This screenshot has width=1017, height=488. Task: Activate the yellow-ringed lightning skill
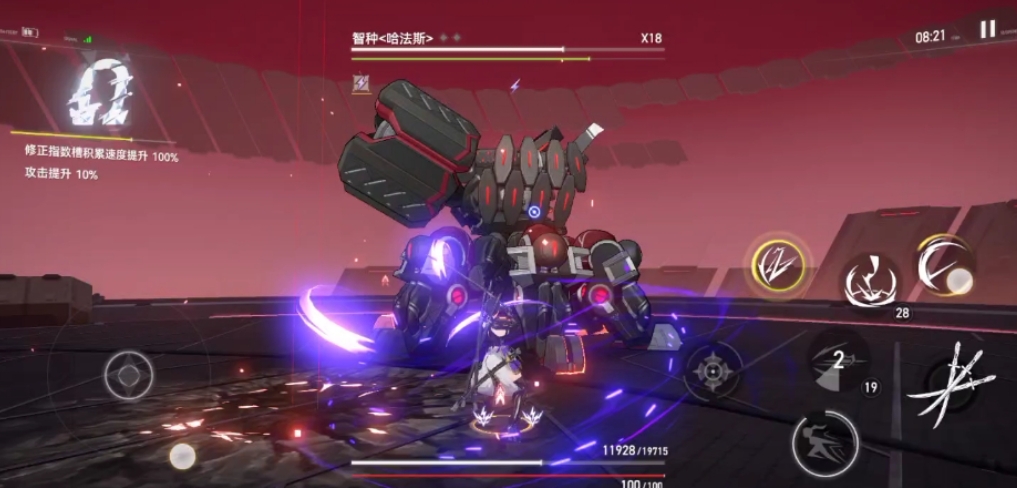[781, 264]
